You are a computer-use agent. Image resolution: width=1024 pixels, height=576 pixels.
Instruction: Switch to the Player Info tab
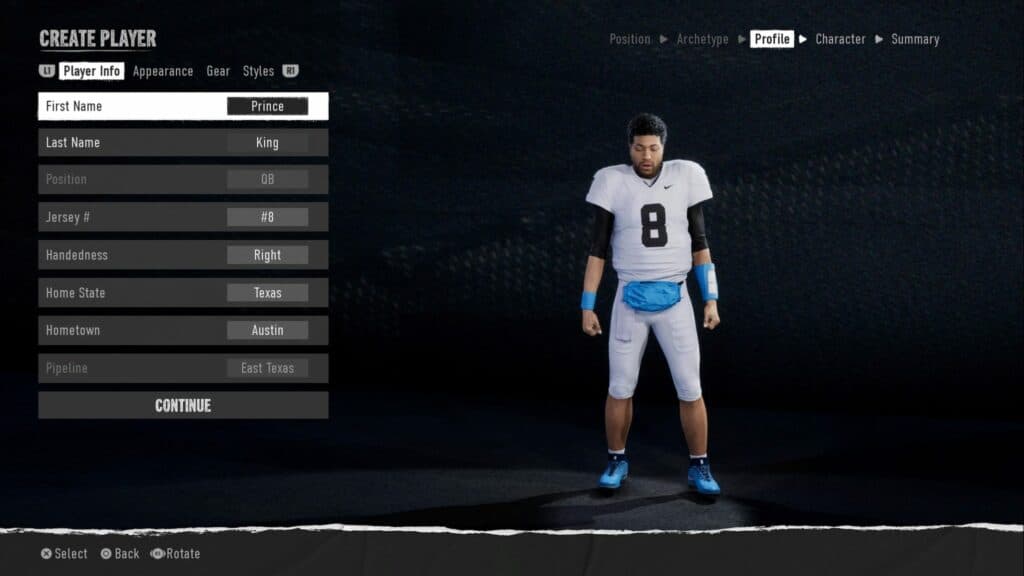click(x=92, y=71)
